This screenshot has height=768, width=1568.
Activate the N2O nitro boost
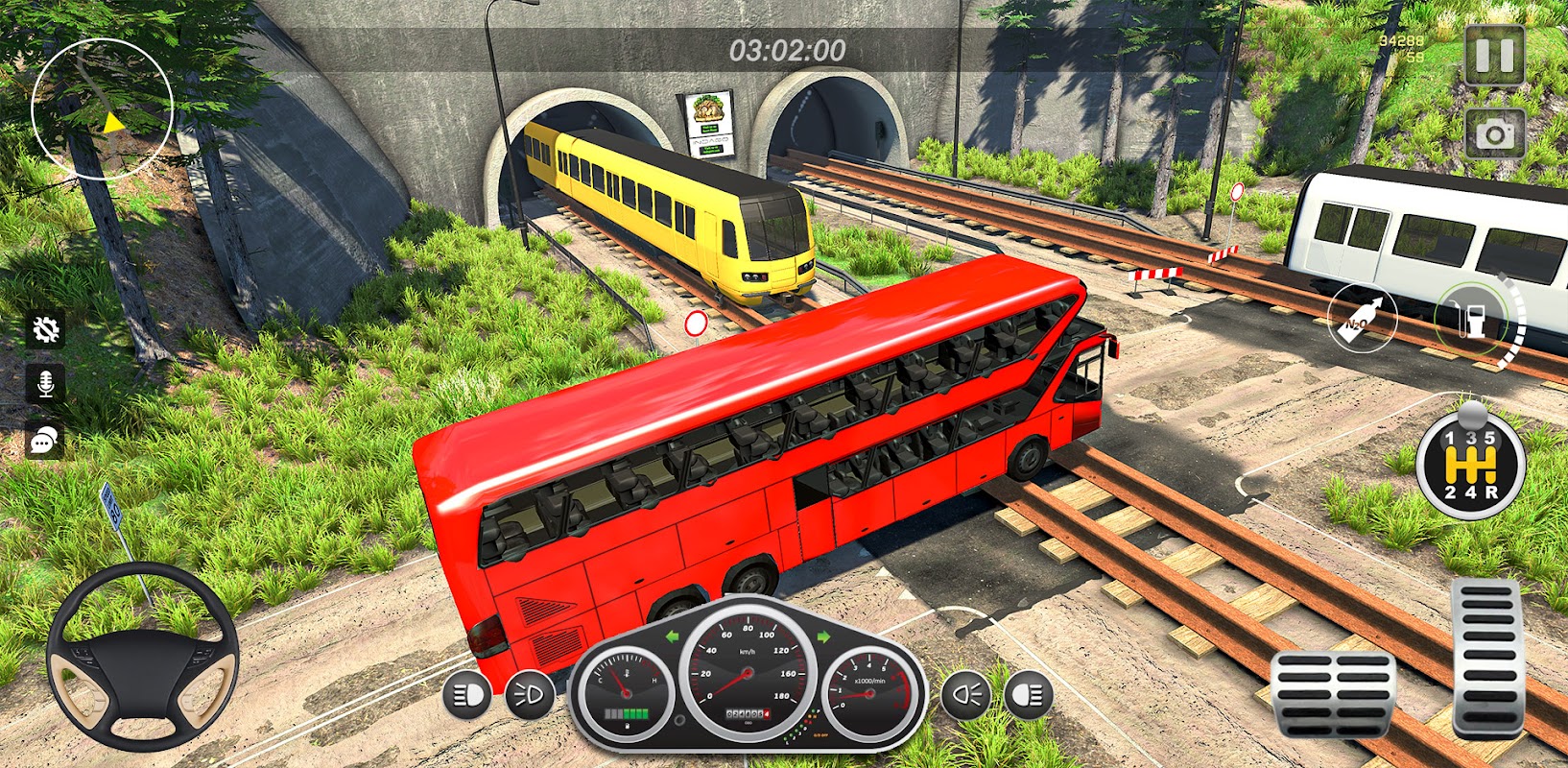pos(1361,318)
